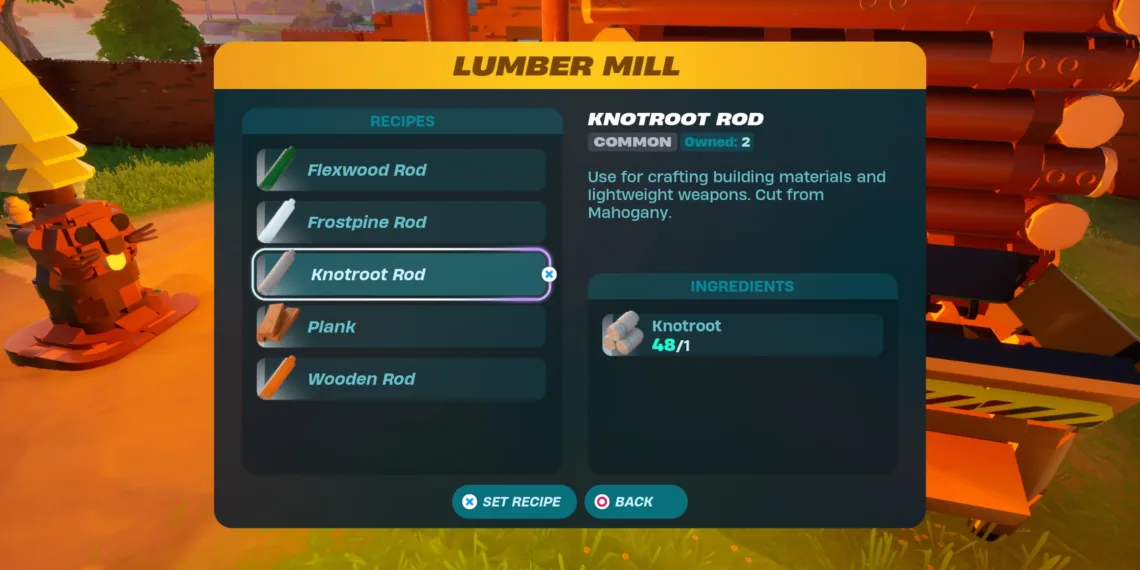Select the Wooden Rod recipe
1140x570 pixels.
click(401, 379)
